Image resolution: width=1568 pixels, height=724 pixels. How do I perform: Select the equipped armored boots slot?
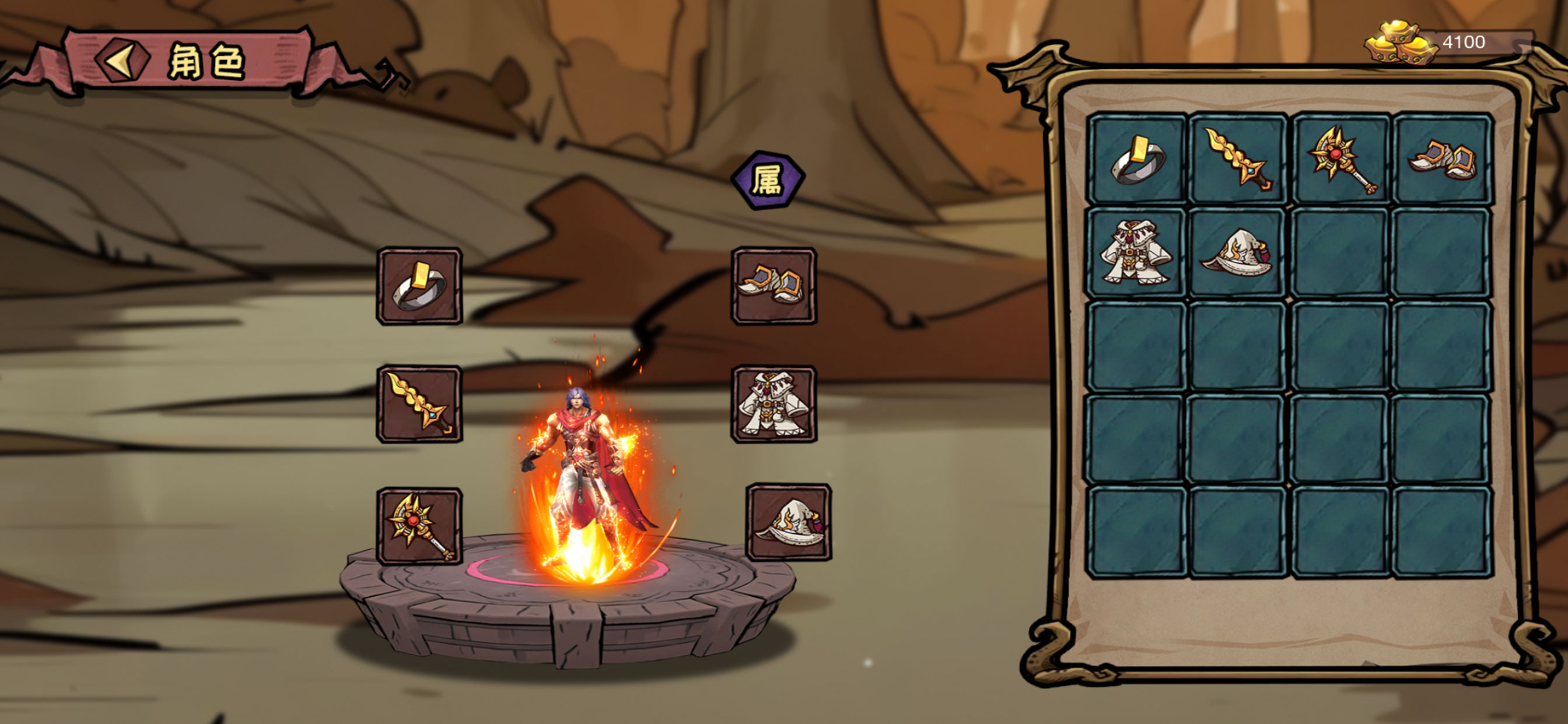pyautogui.click(x=773, y=286)
